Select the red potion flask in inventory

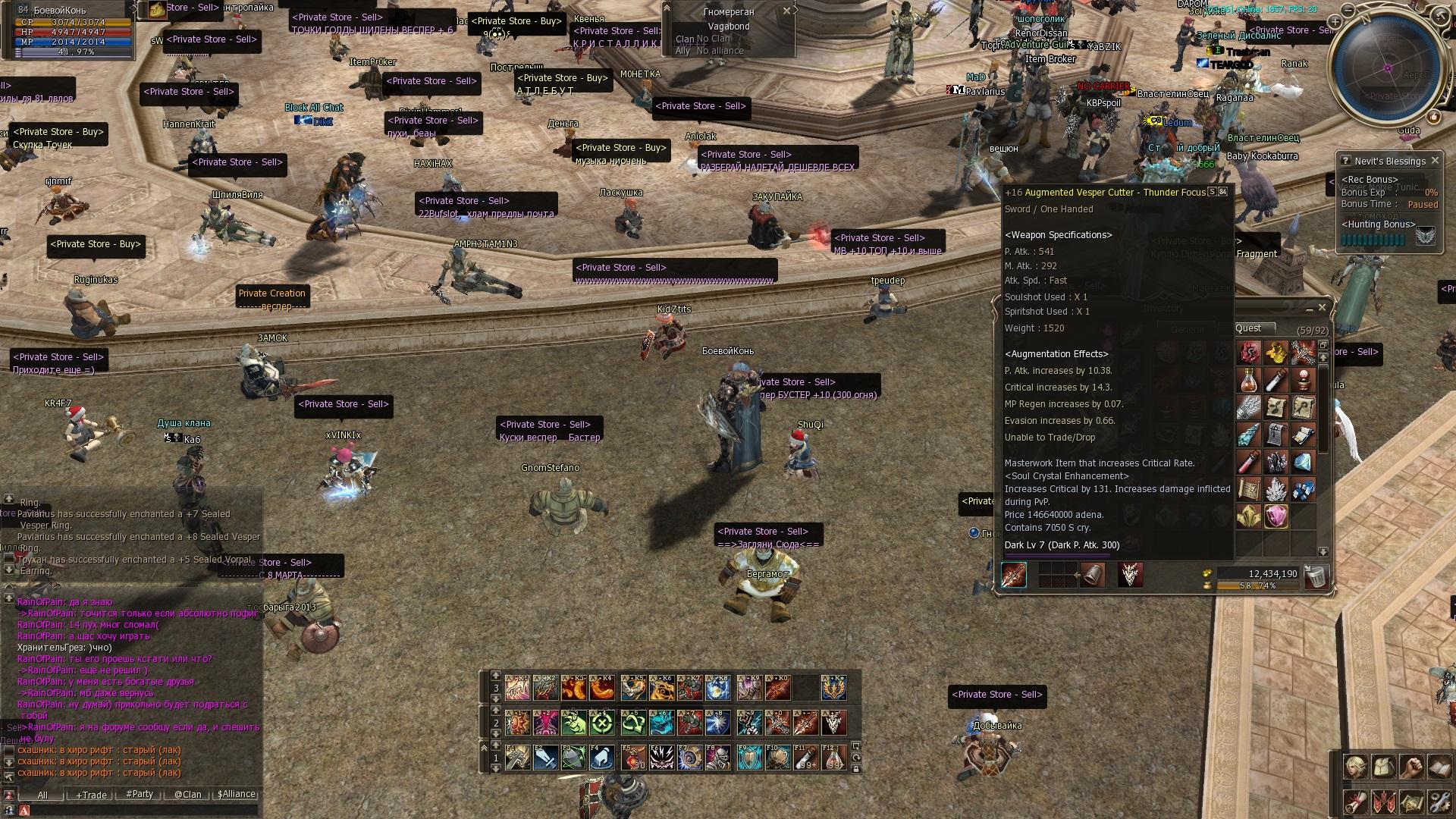click(x=1248, y=380)
